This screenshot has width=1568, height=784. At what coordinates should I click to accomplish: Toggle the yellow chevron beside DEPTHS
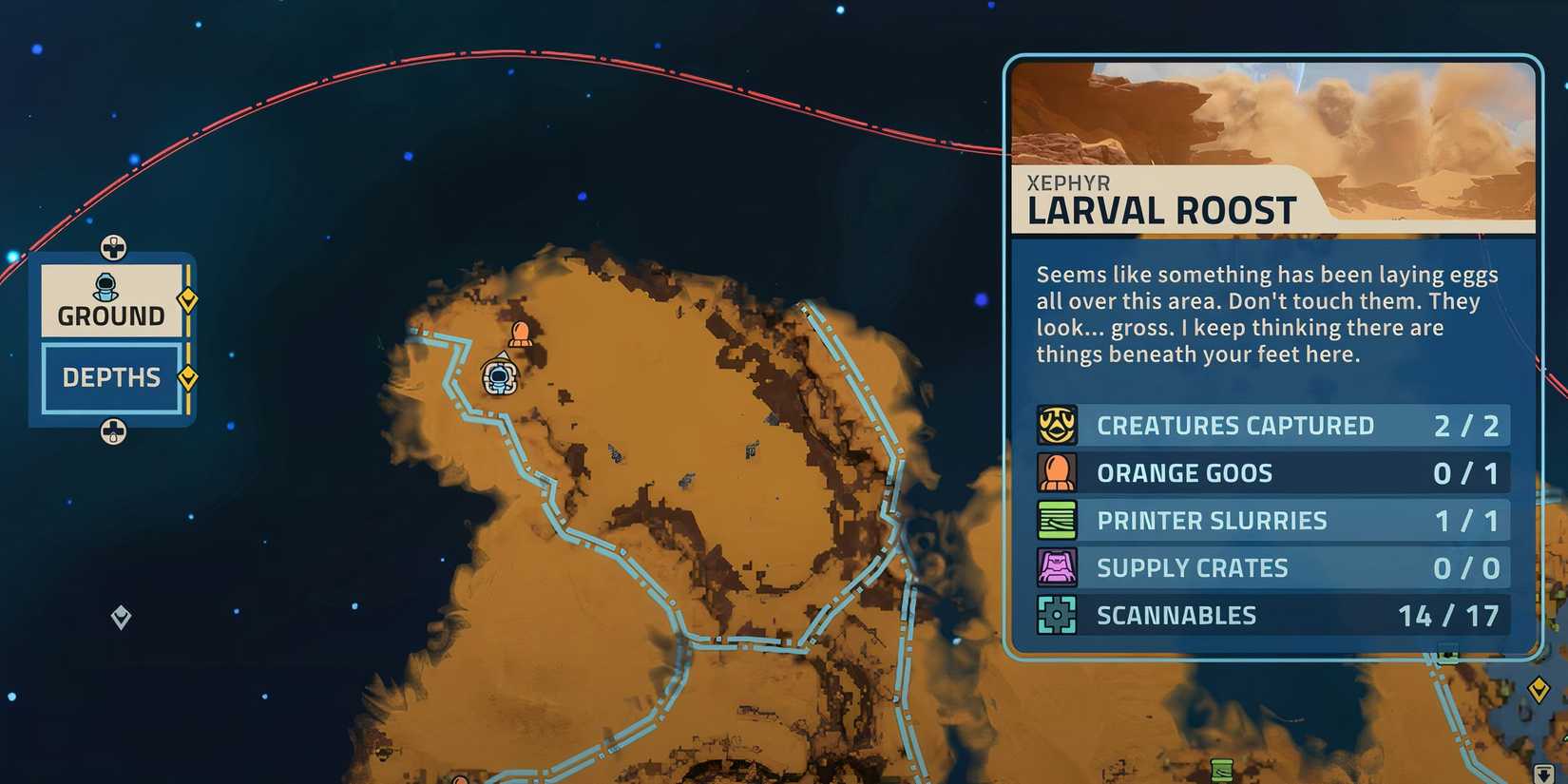coord(189,375)
